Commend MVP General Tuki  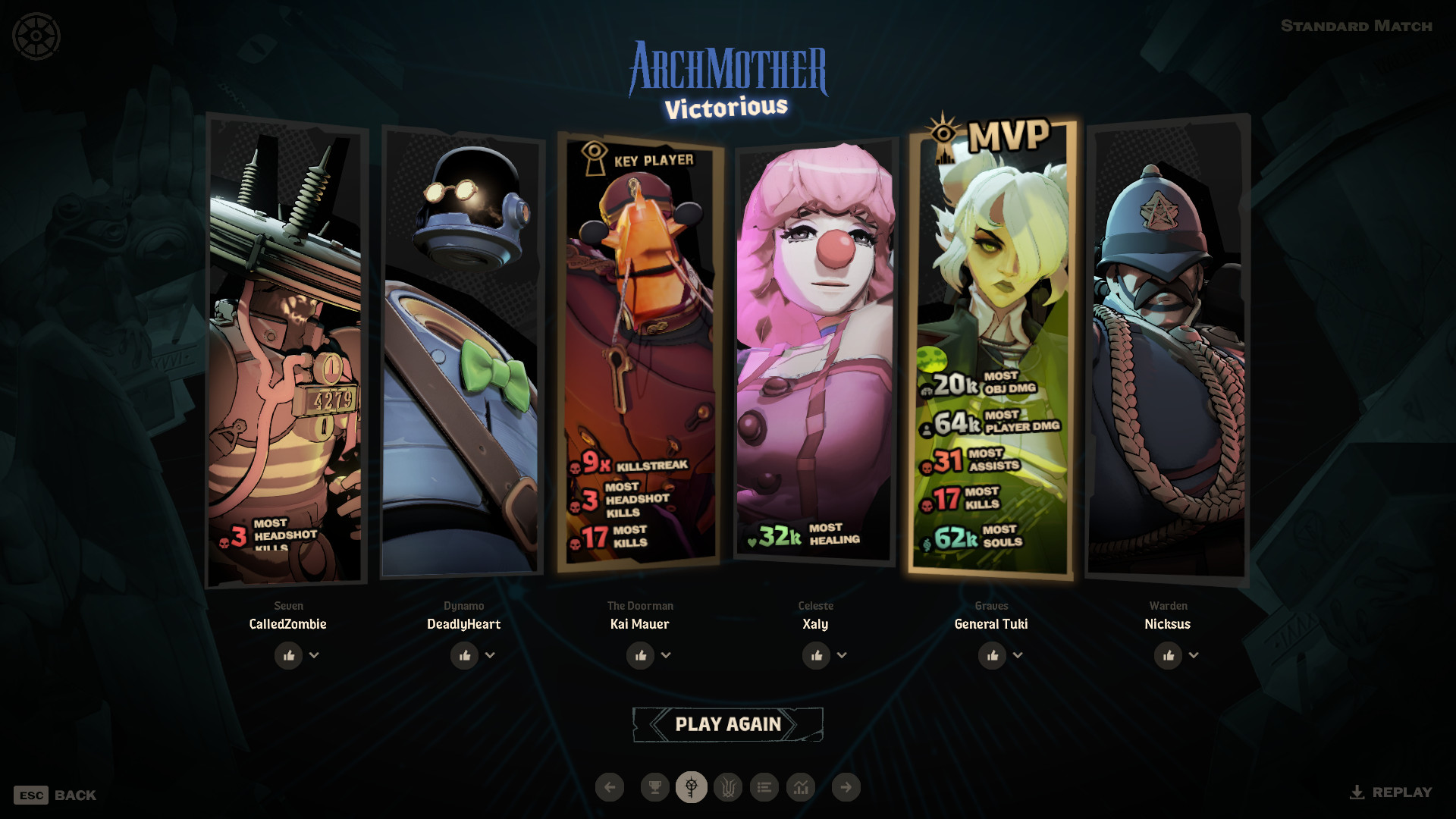pos(992,655)
